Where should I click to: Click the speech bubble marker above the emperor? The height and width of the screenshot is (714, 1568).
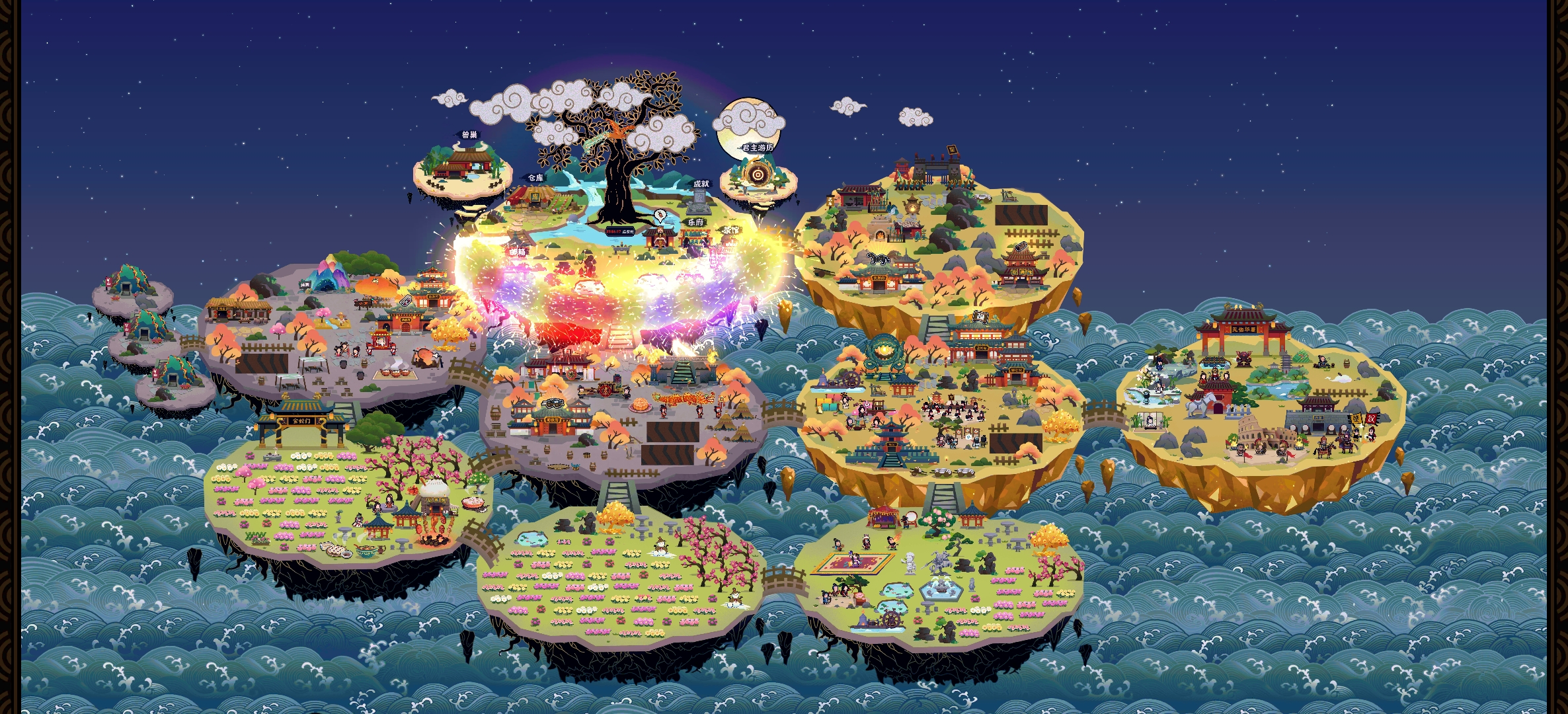tap(660, 216)
